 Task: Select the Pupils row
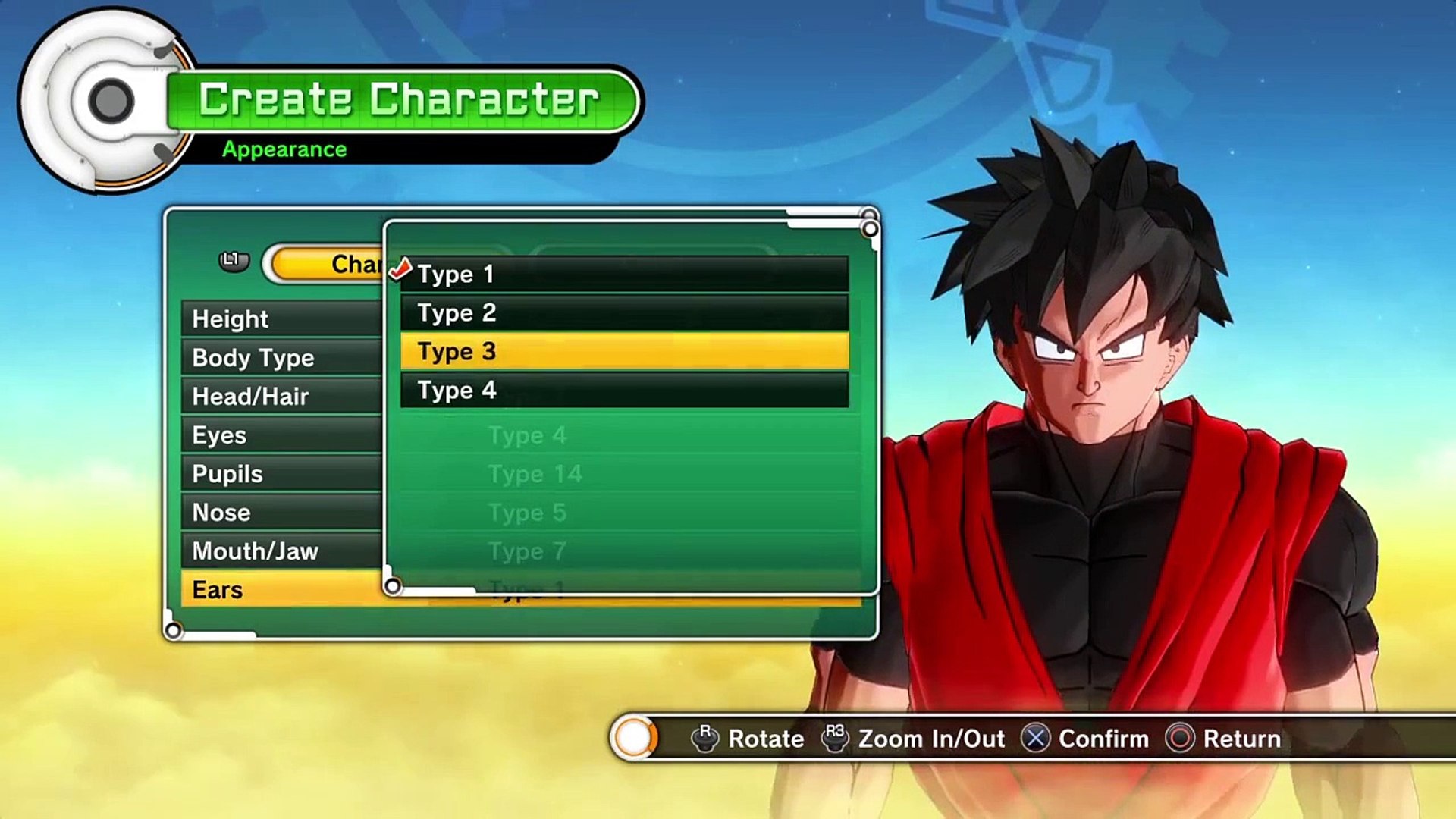click(281, 474)
